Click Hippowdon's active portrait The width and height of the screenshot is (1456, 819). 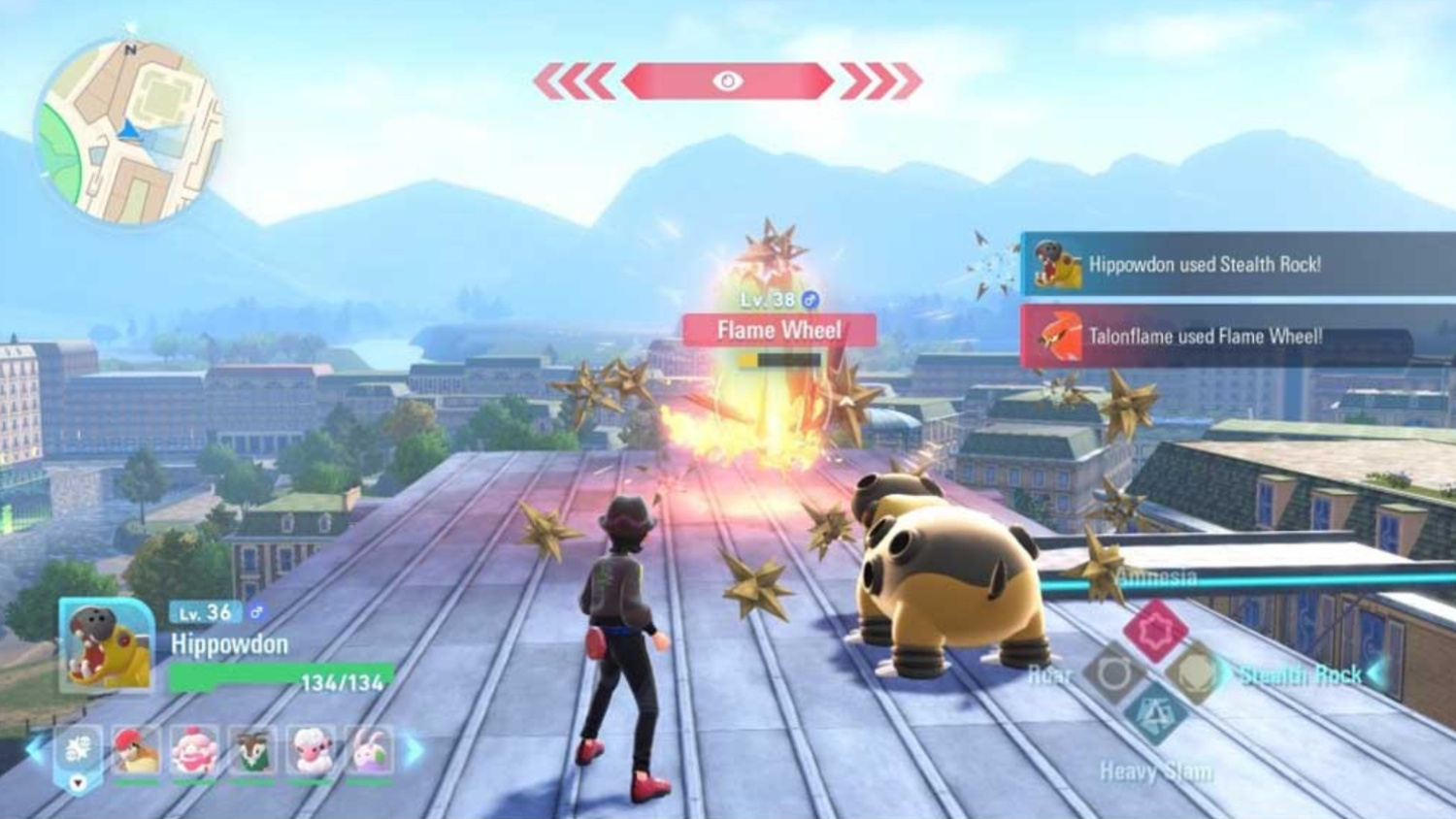107,645
